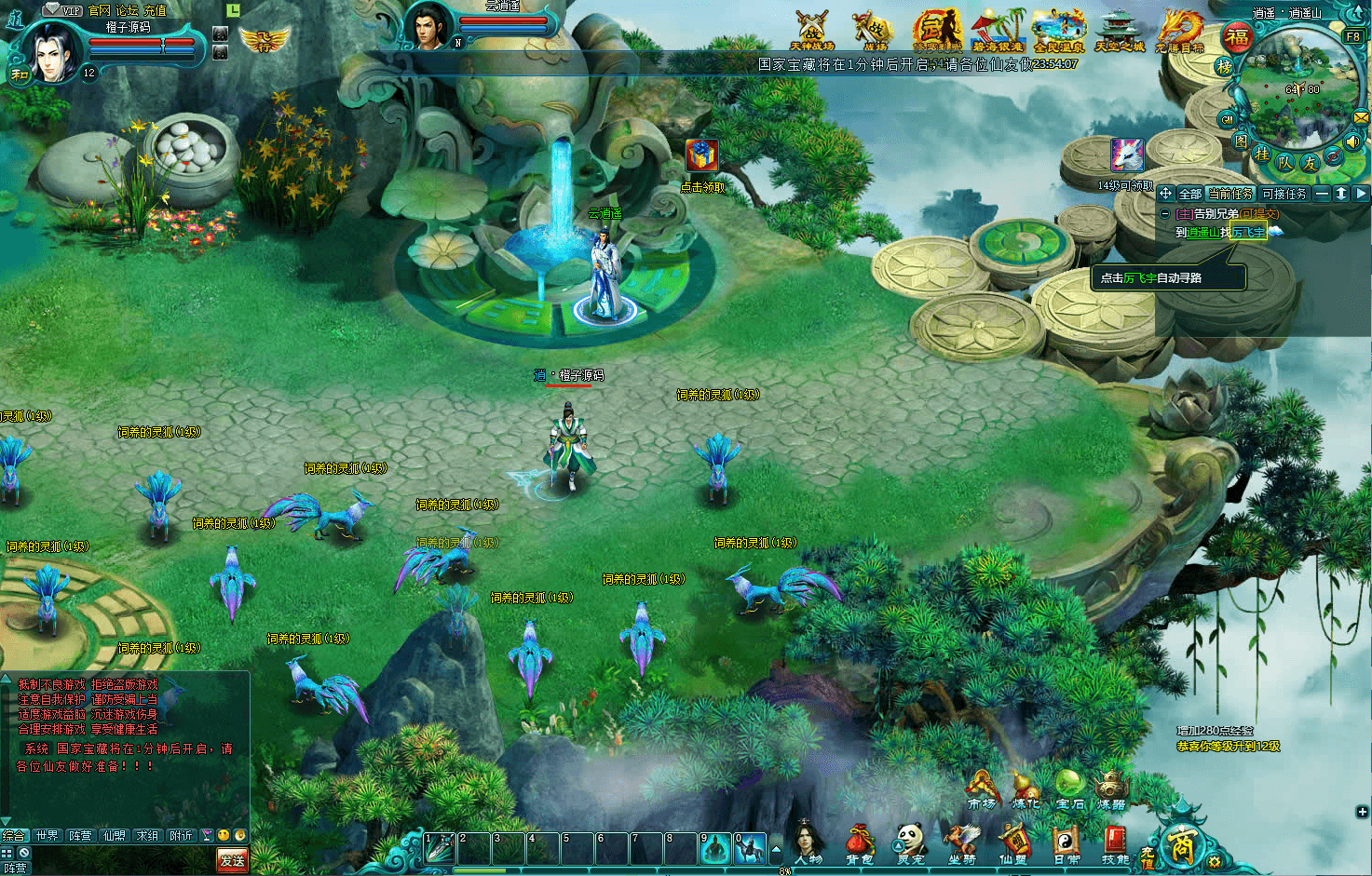Screen dimensions: 1372x876
Task: Switch chat to the 世界 channel tab
Action: (x=47, y=836)
